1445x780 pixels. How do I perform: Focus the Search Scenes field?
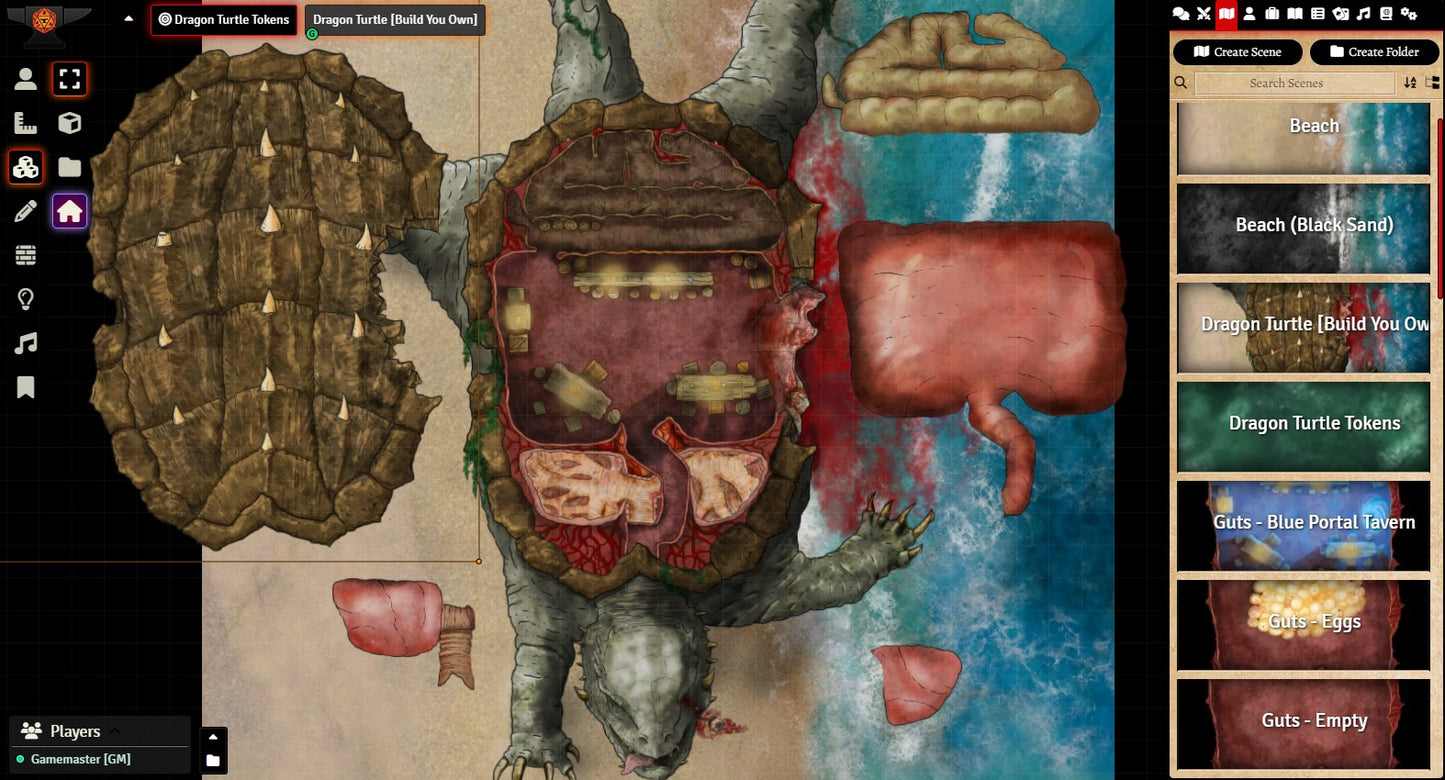tap(1285, 83)
